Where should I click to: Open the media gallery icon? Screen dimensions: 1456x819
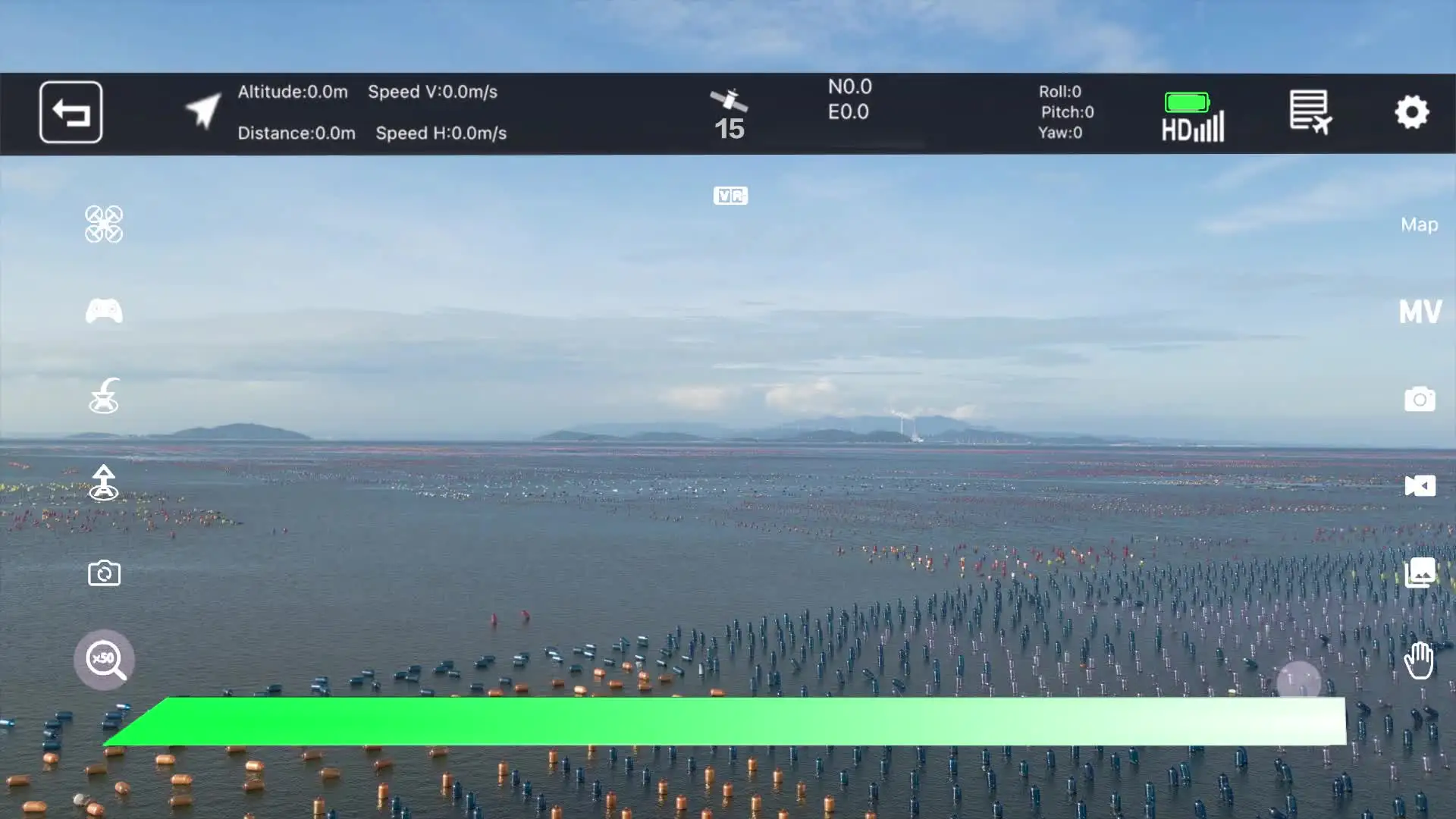coord(1420,573)
